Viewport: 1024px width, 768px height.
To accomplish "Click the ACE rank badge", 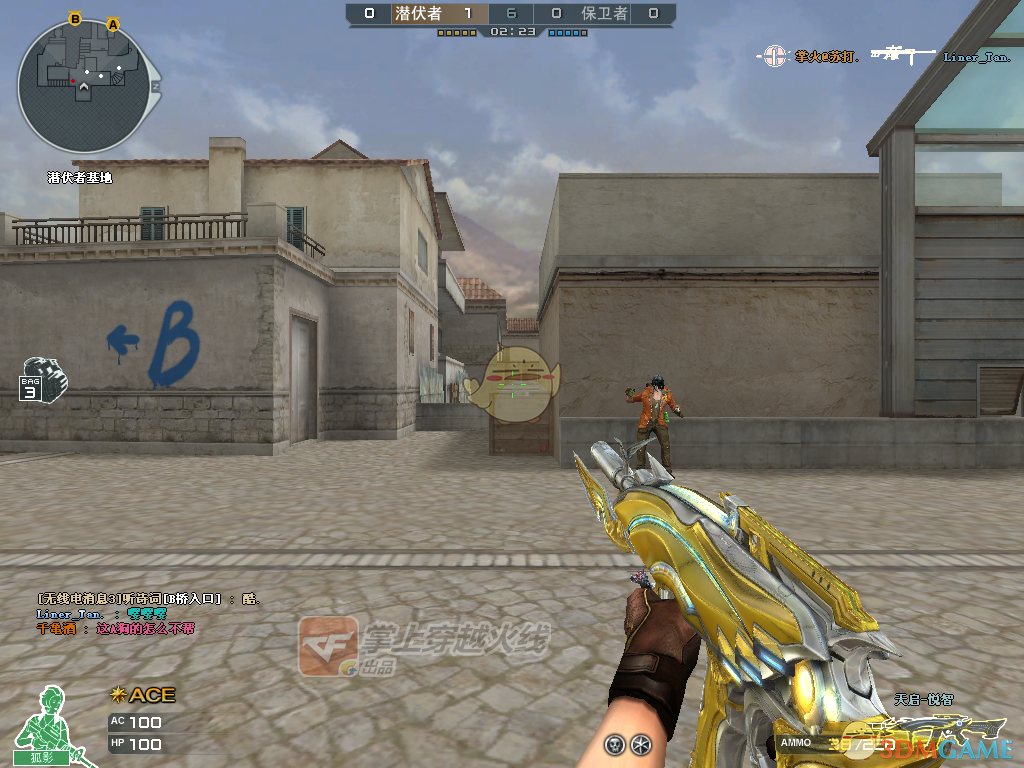I will [143, 694].
